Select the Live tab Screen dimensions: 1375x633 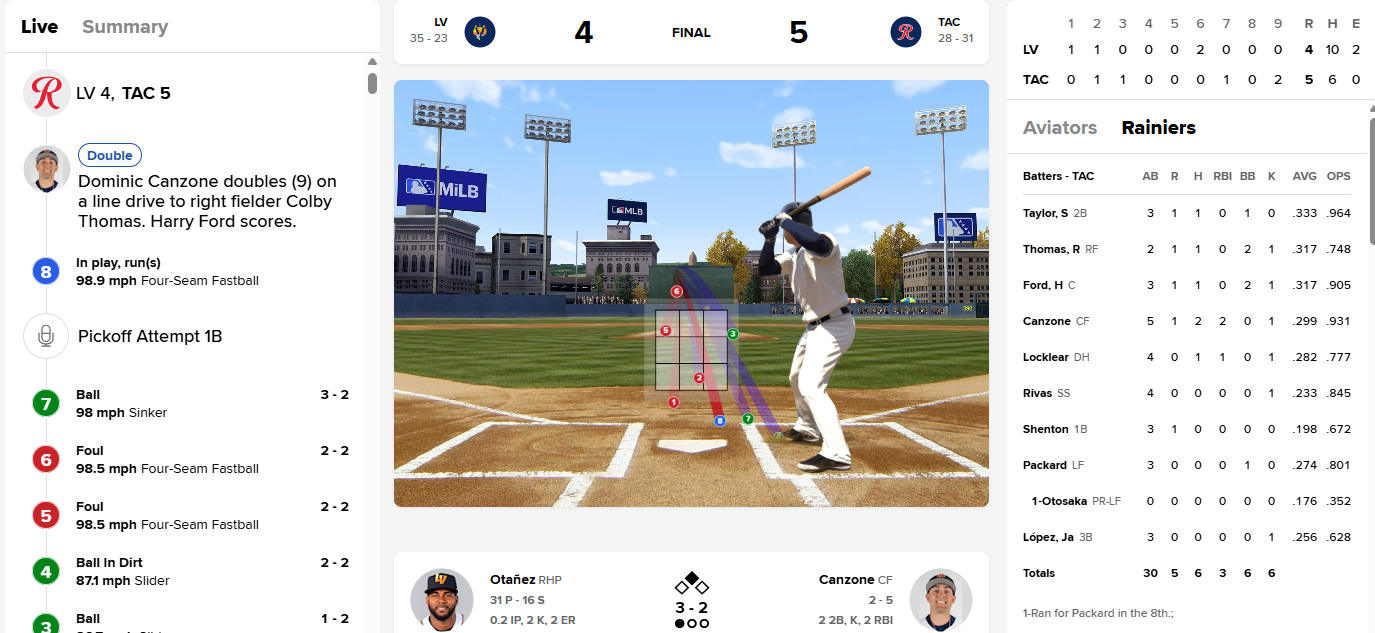pyautogui.click(x=40, y=27)
